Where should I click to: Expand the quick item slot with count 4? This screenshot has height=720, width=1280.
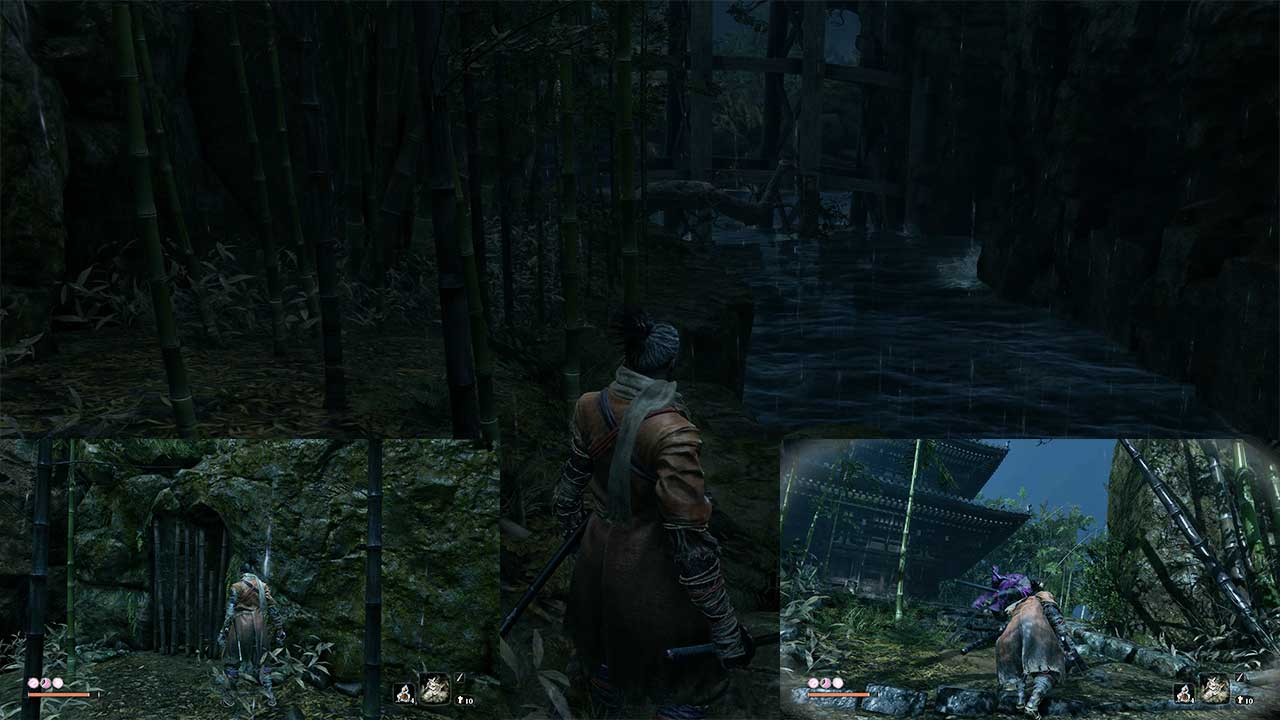coord(404,694)
